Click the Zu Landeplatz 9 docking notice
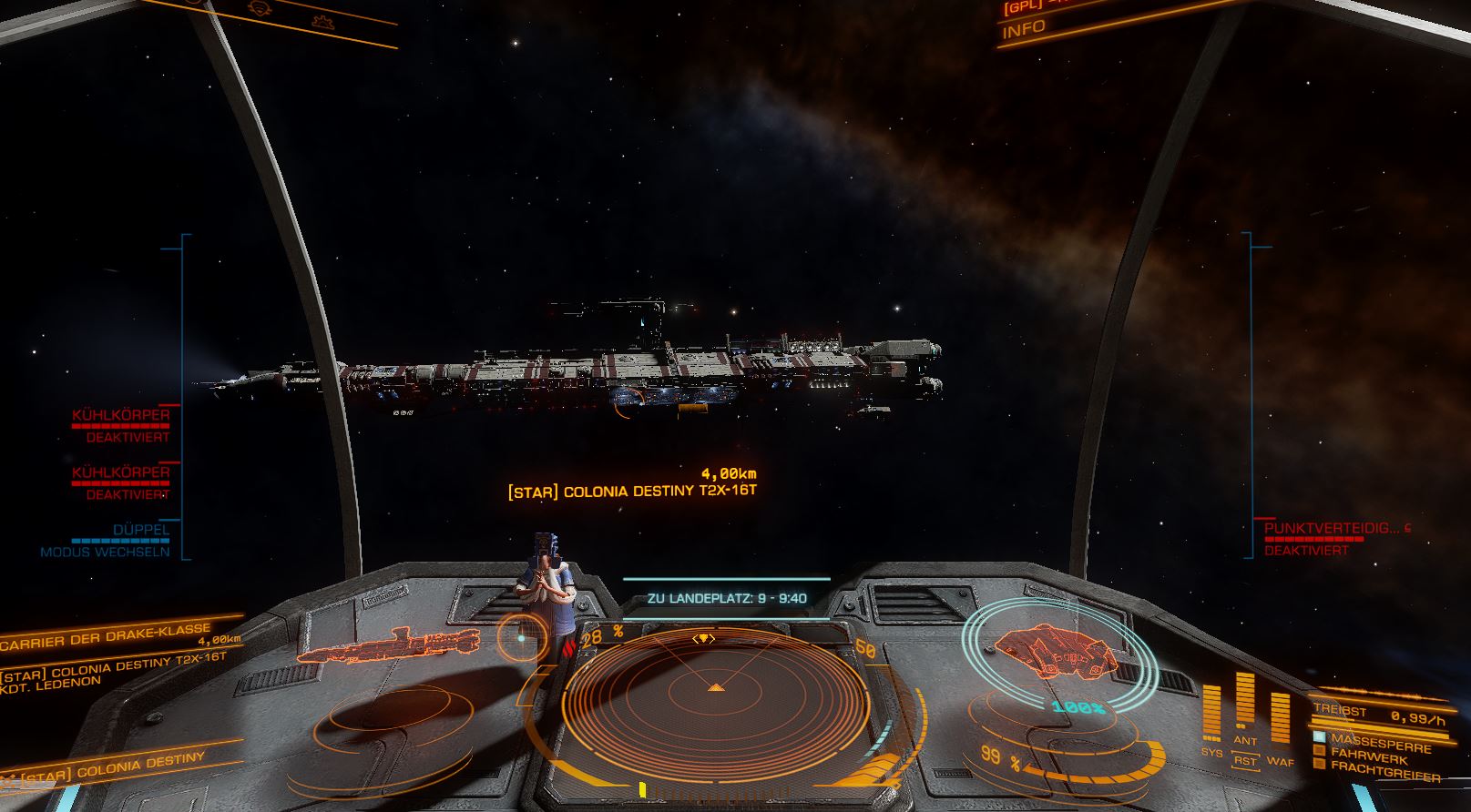The height and width of the screenshot is (812, 1471). (726, 599)
